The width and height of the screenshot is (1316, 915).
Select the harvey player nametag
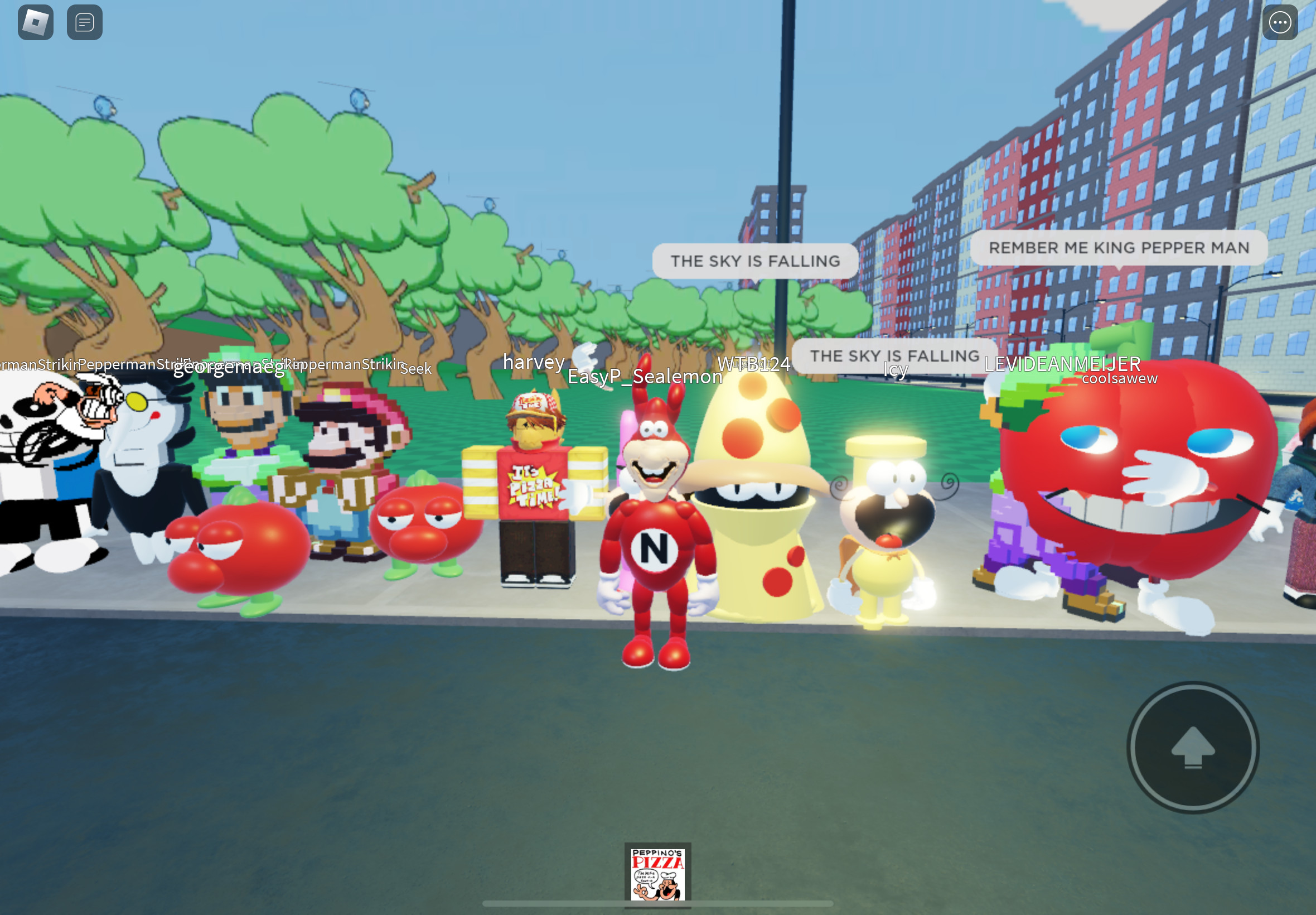click(533, 362)
